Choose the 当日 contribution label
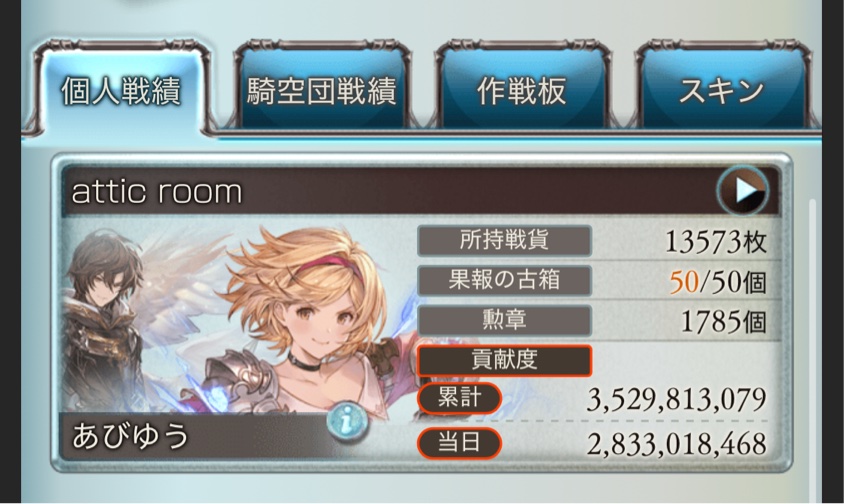 (459, 443)
